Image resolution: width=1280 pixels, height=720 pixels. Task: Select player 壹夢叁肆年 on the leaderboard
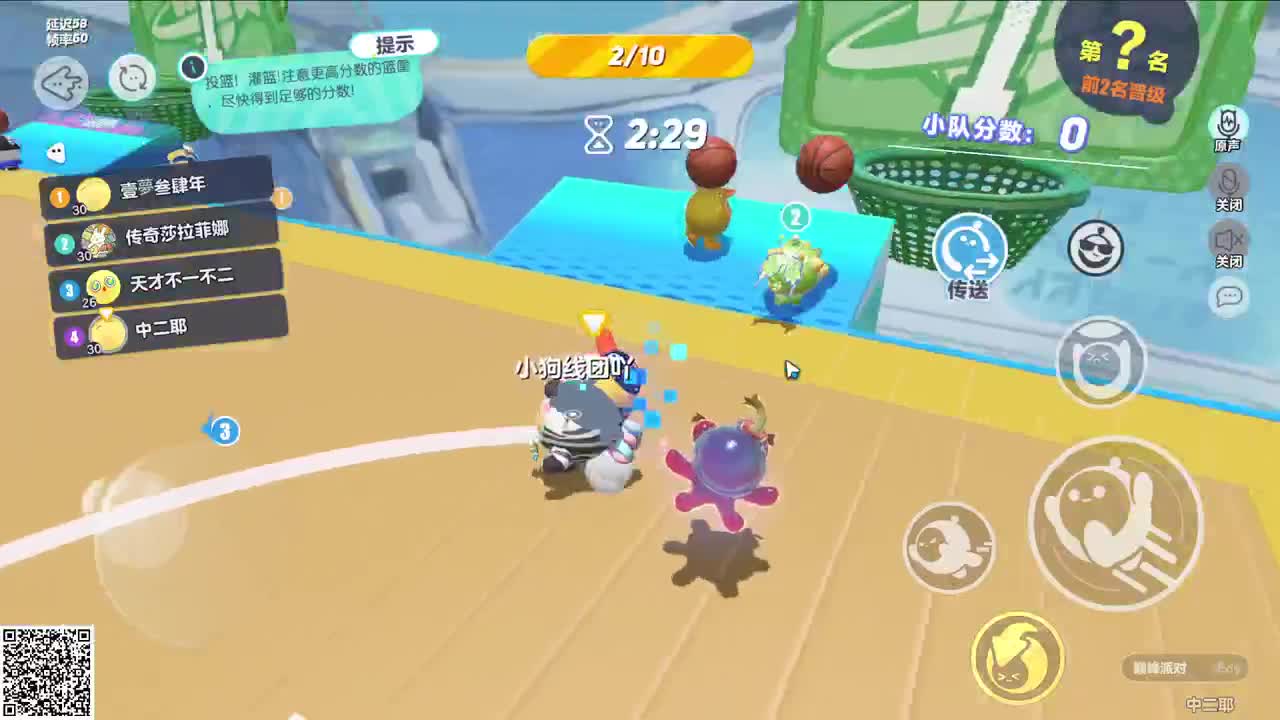coord(160,185)
